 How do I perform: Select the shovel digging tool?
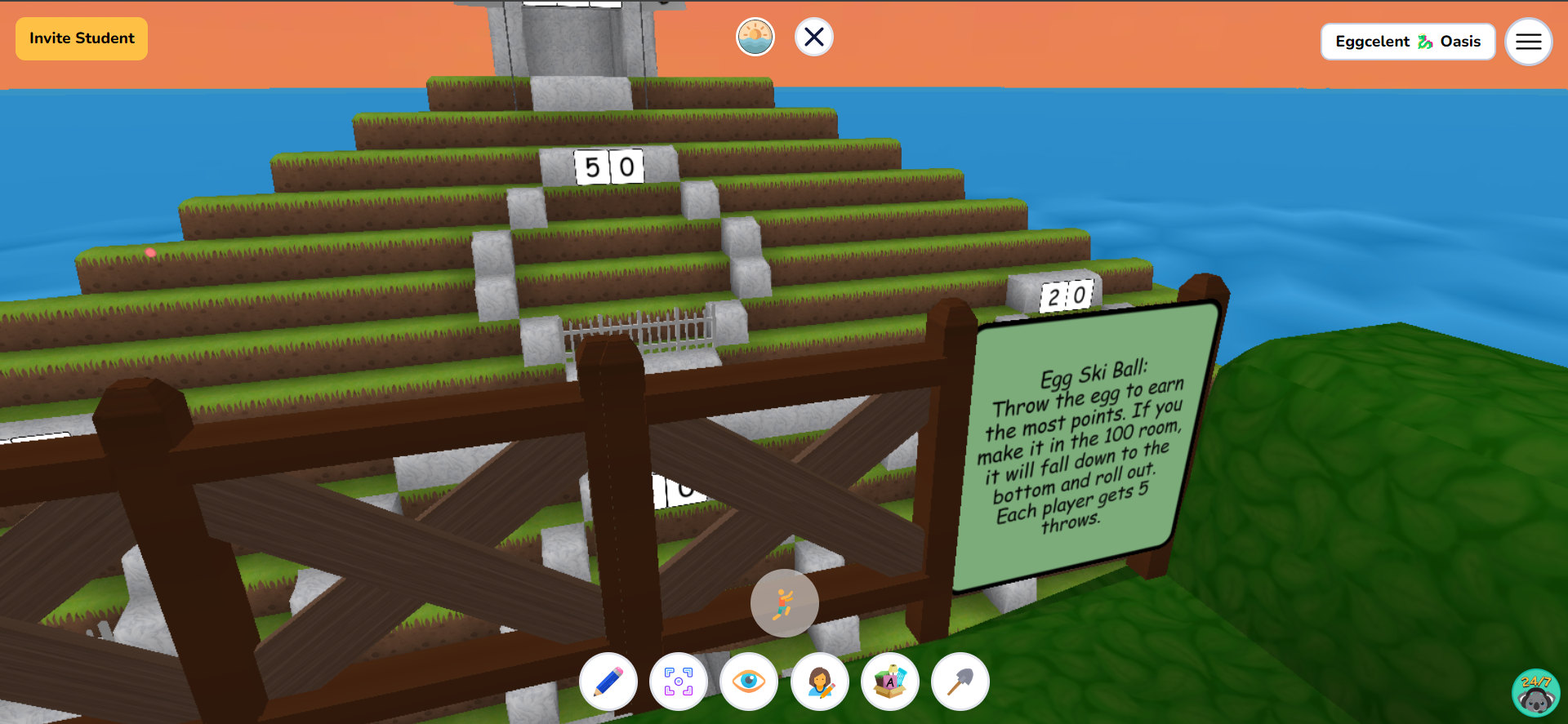point(960,682)
